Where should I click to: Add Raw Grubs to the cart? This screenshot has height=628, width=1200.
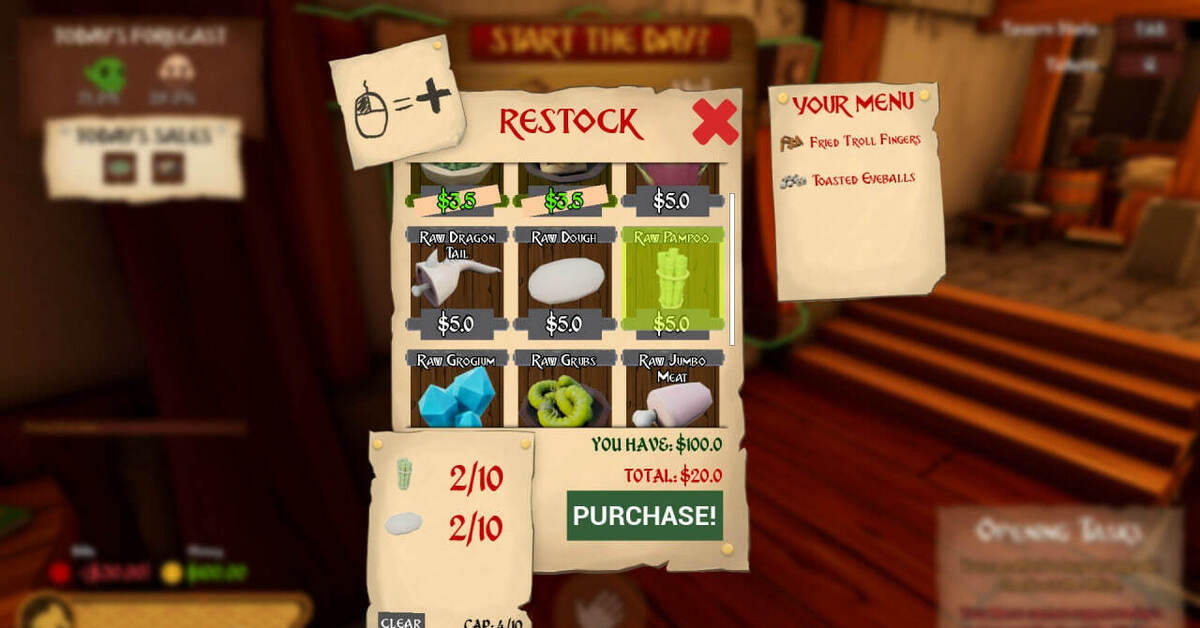[564, 396]
